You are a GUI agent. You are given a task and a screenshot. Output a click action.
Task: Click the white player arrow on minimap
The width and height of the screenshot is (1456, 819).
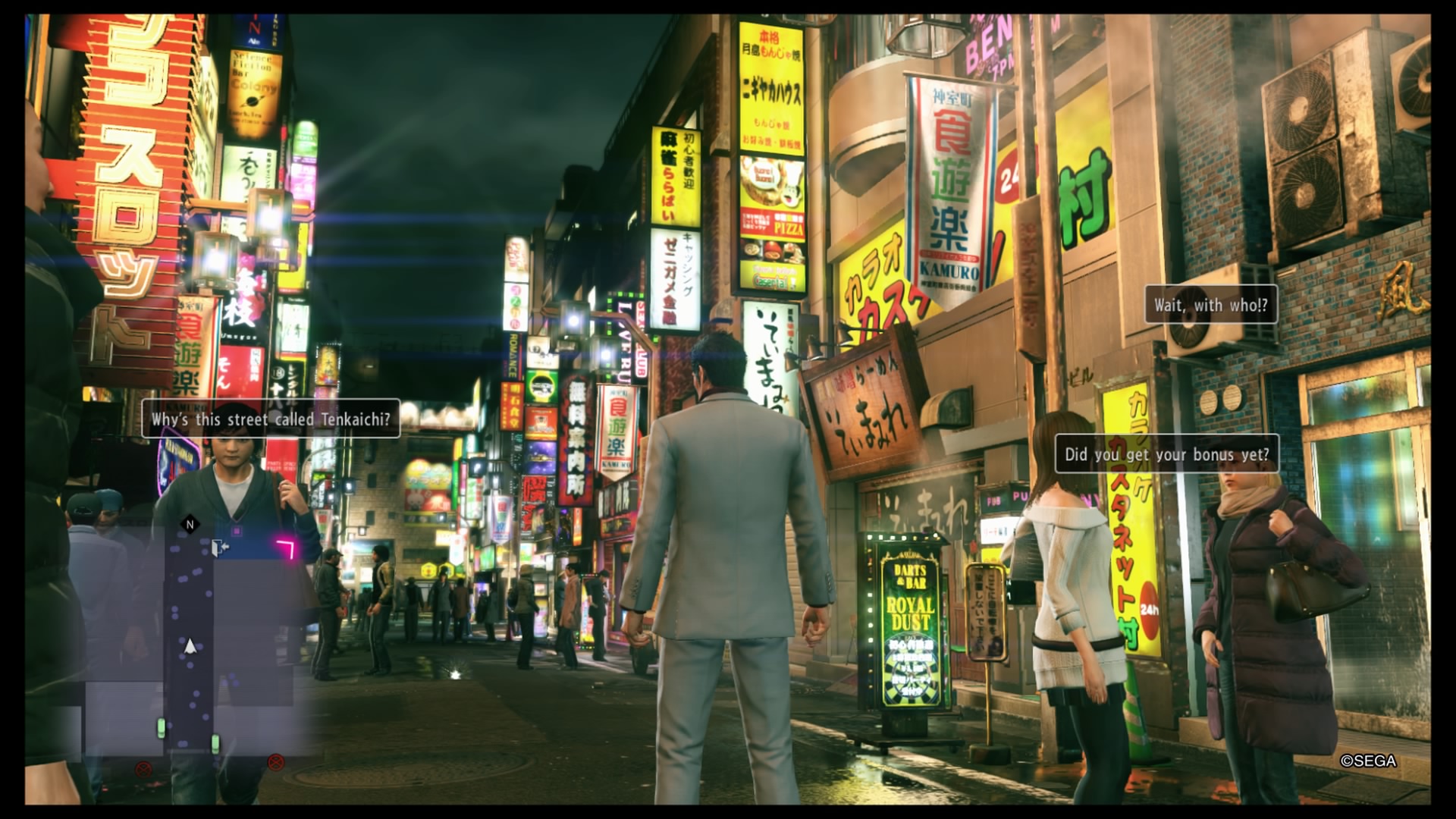pos(190,646)
